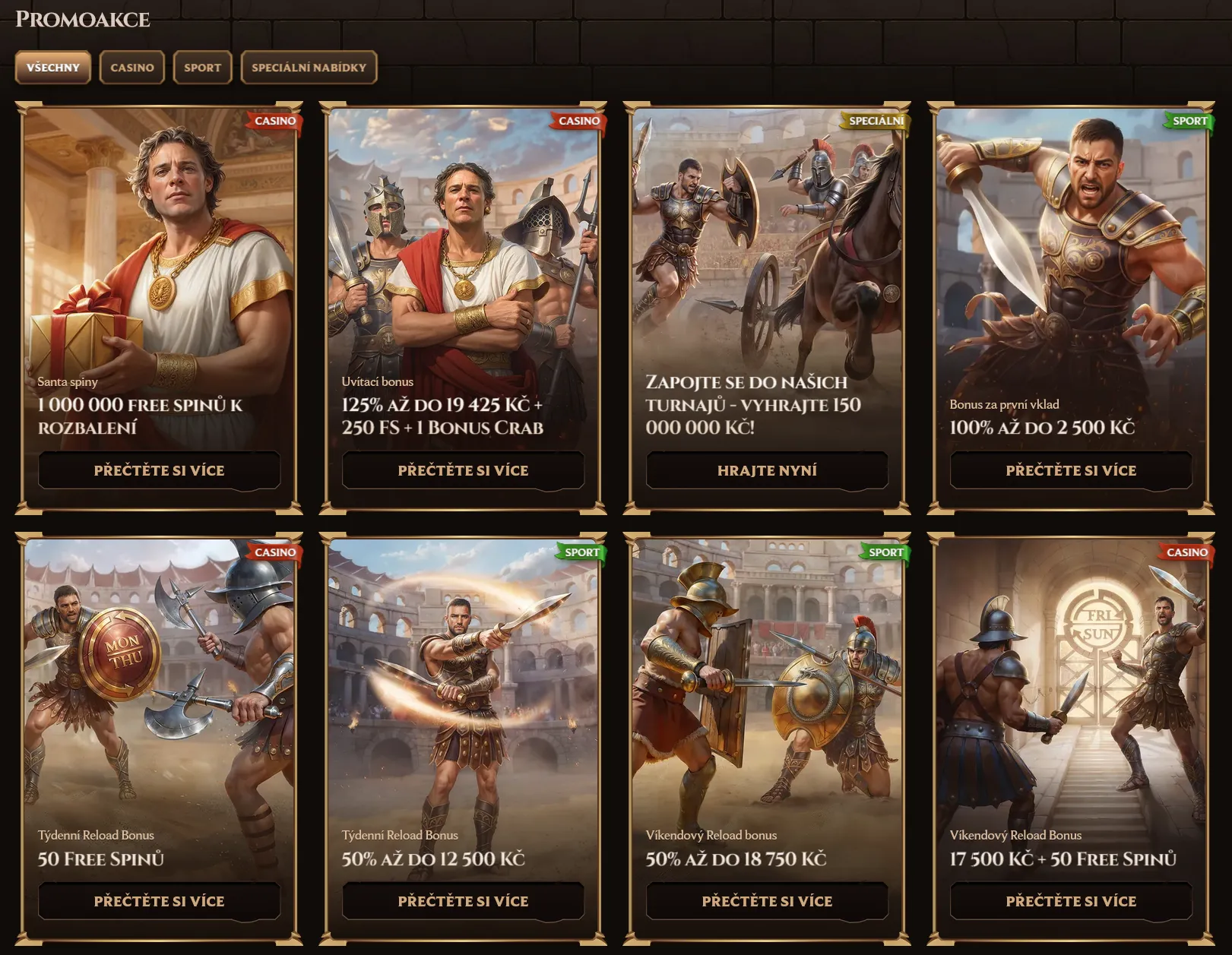Image resolution: width=1232 pixels, height=955 pixels.
Task: Read more about 50% až do 12 500 Kč
Action: (x=463, y=901)
